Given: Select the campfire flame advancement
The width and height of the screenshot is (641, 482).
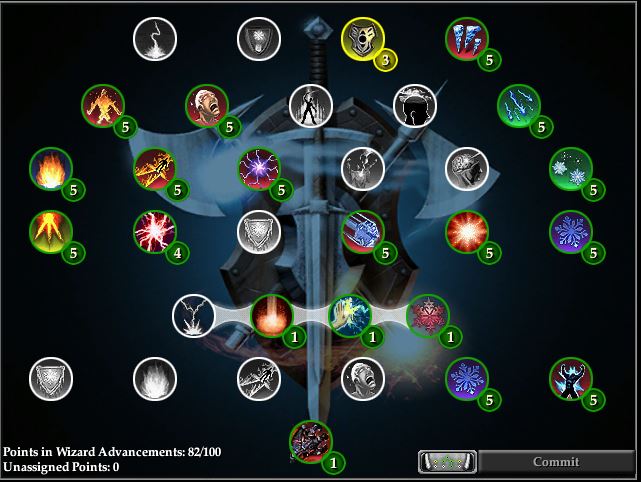Looking at the screenshot, I should click(x=51, y=168).
